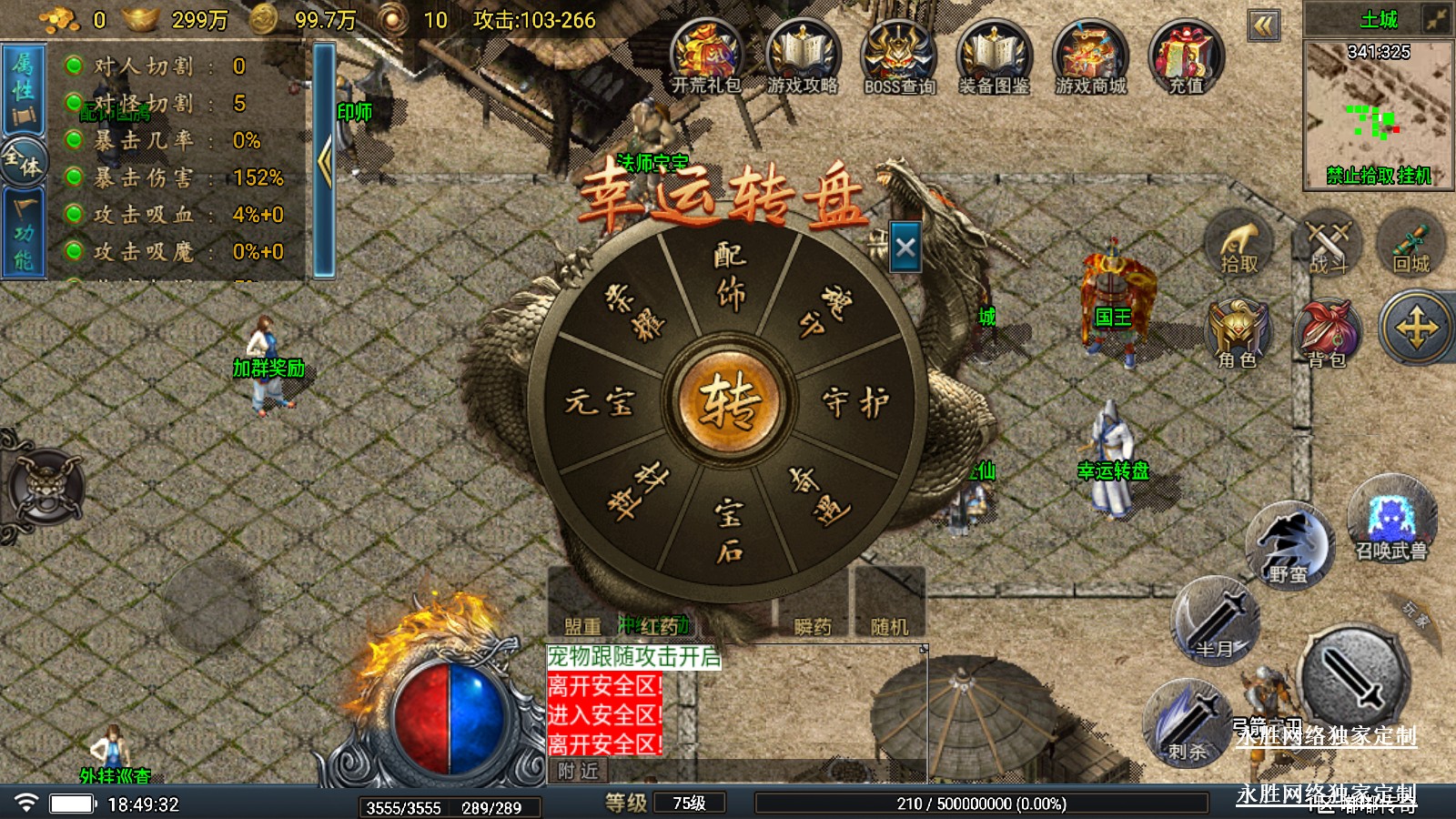Screen dimensions: 1456x819
Task: Open the 角色 character sheet
Action: click(1237, 334)
